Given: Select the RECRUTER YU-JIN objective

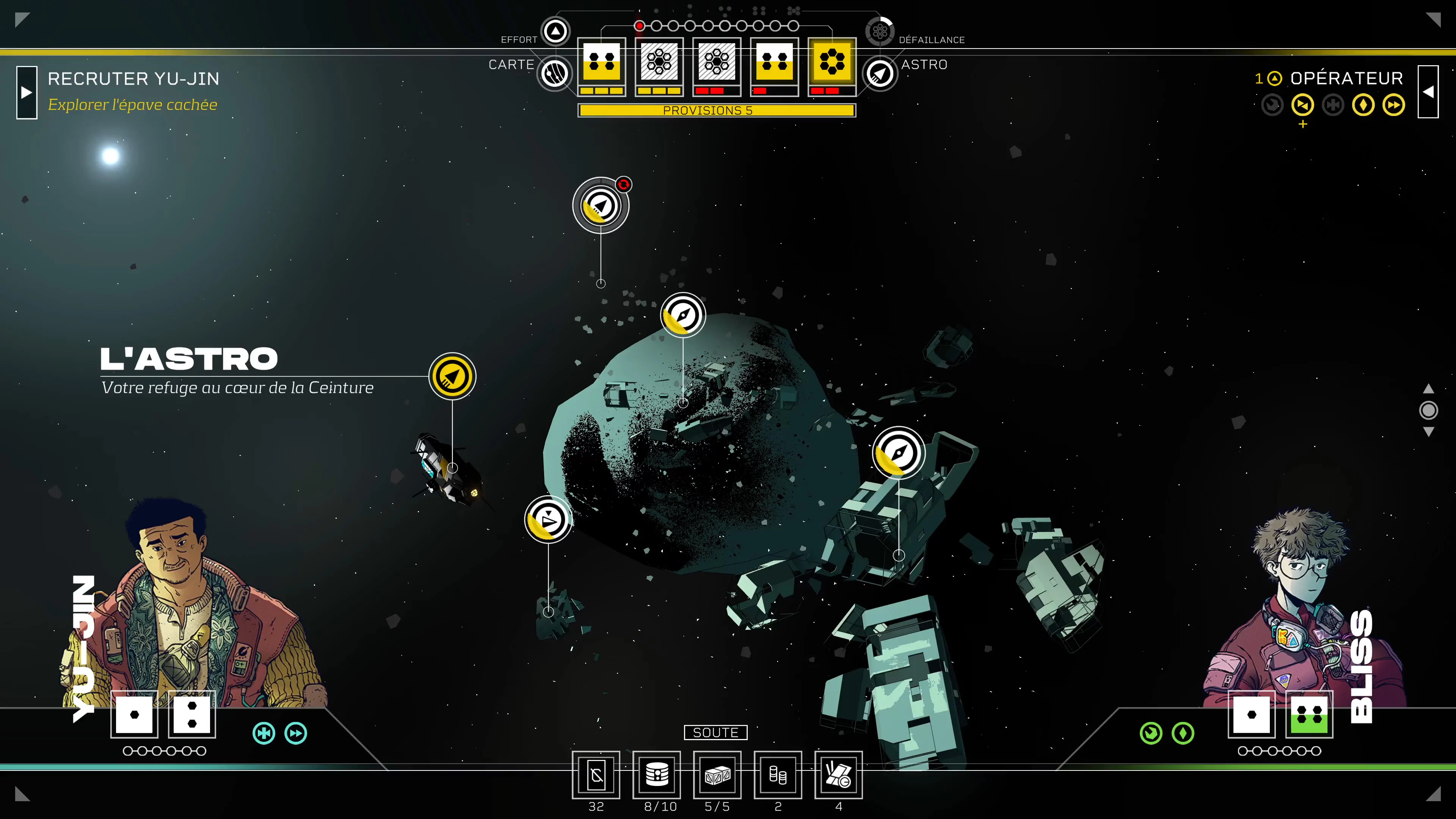Looking at the screenshot, I should [133, 78].
